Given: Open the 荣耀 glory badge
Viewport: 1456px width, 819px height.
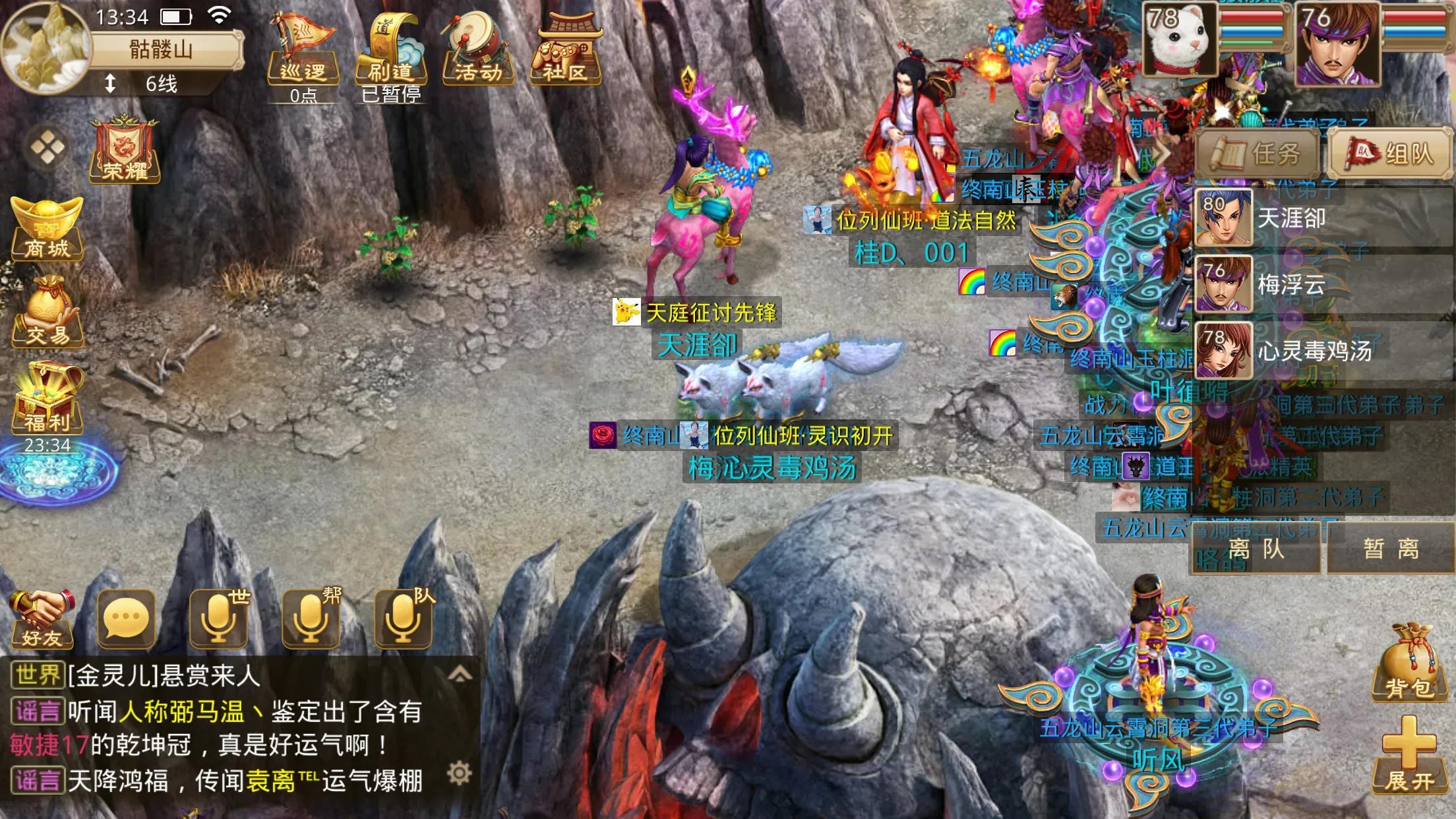Looking at the screenshot, I should [x=125, y=150].
